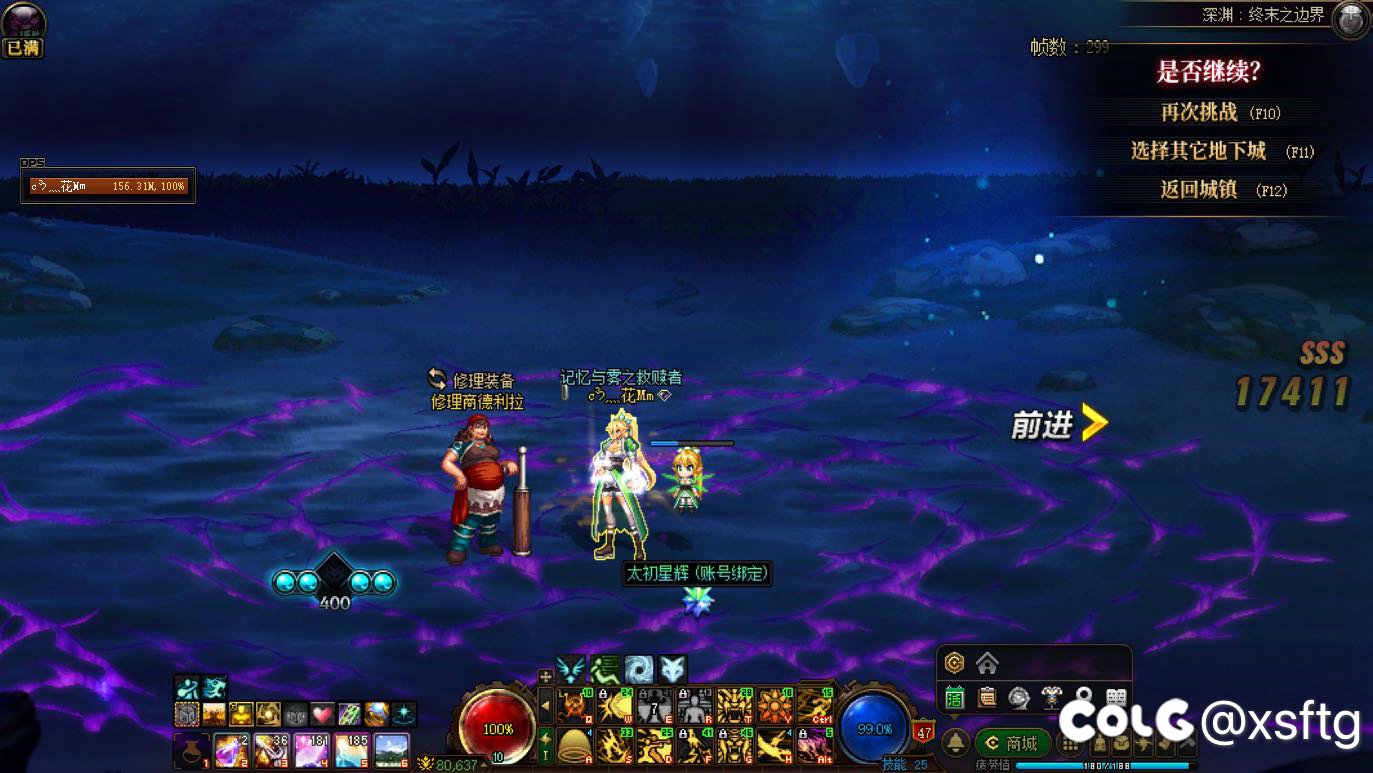Activate the bell skill bound to A
The width and height of the screenshot is (1373, 773).
575,746
